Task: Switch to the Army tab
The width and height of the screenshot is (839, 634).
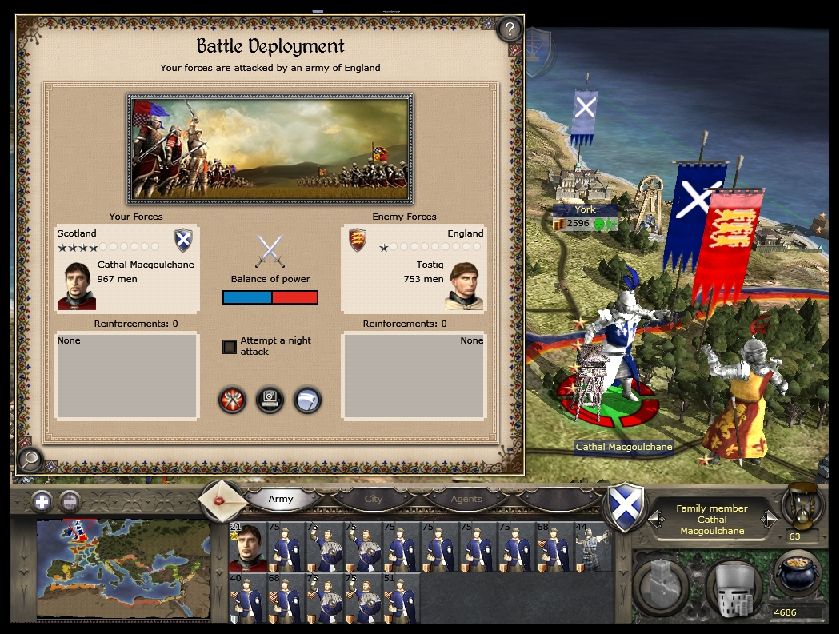Action: coord(282,498)
